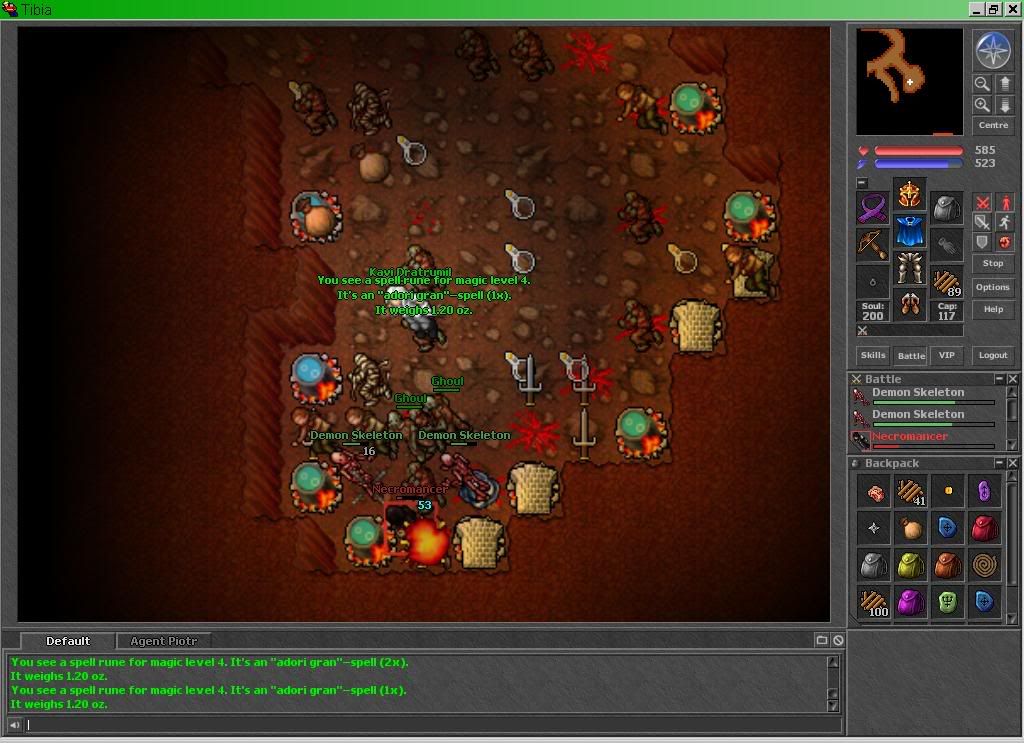Switch to the Agent Piotr chat tab

pyautogui.click(x=164, y=641)
